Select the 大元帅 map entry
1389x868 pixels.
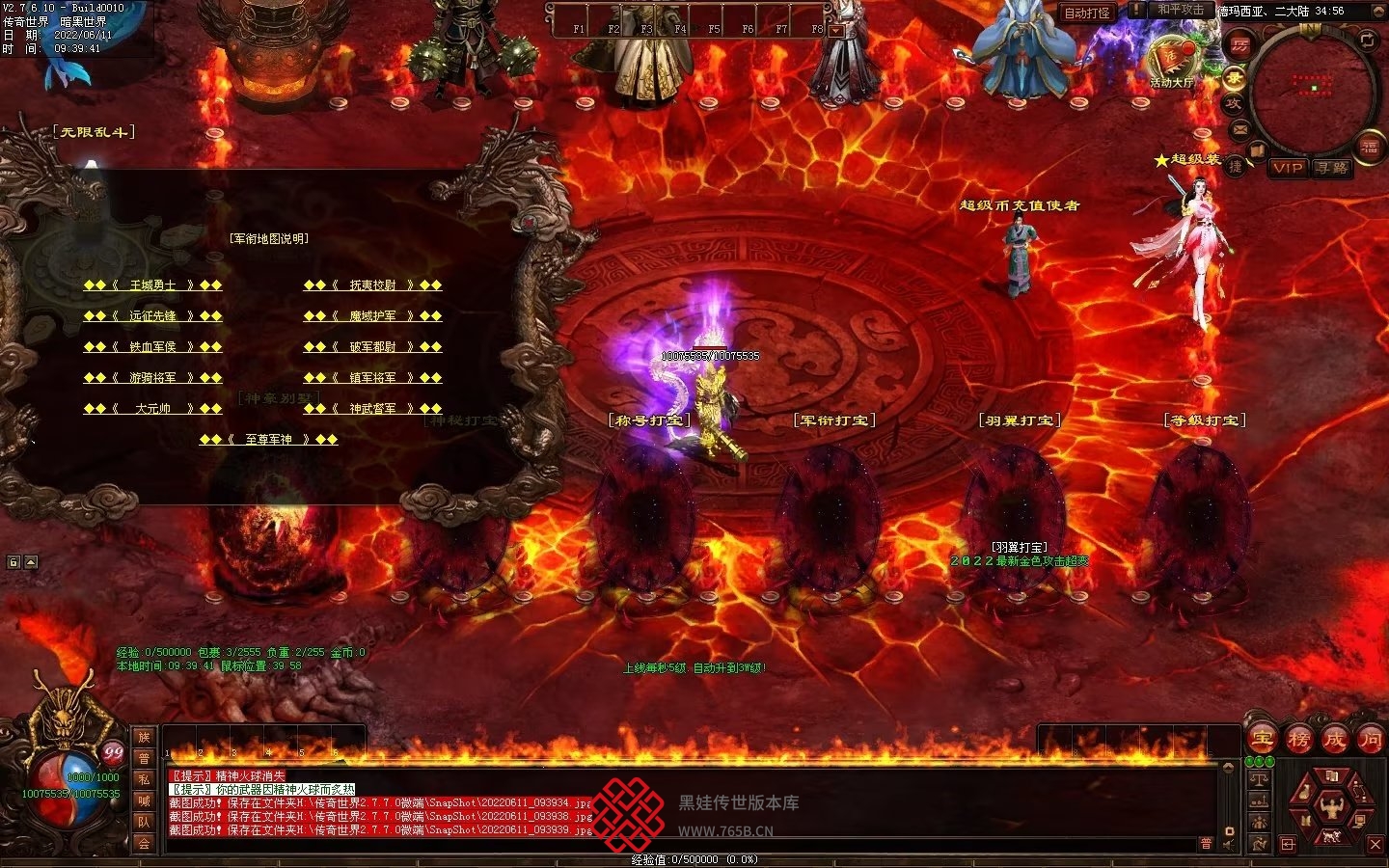[x=152, y=409]
